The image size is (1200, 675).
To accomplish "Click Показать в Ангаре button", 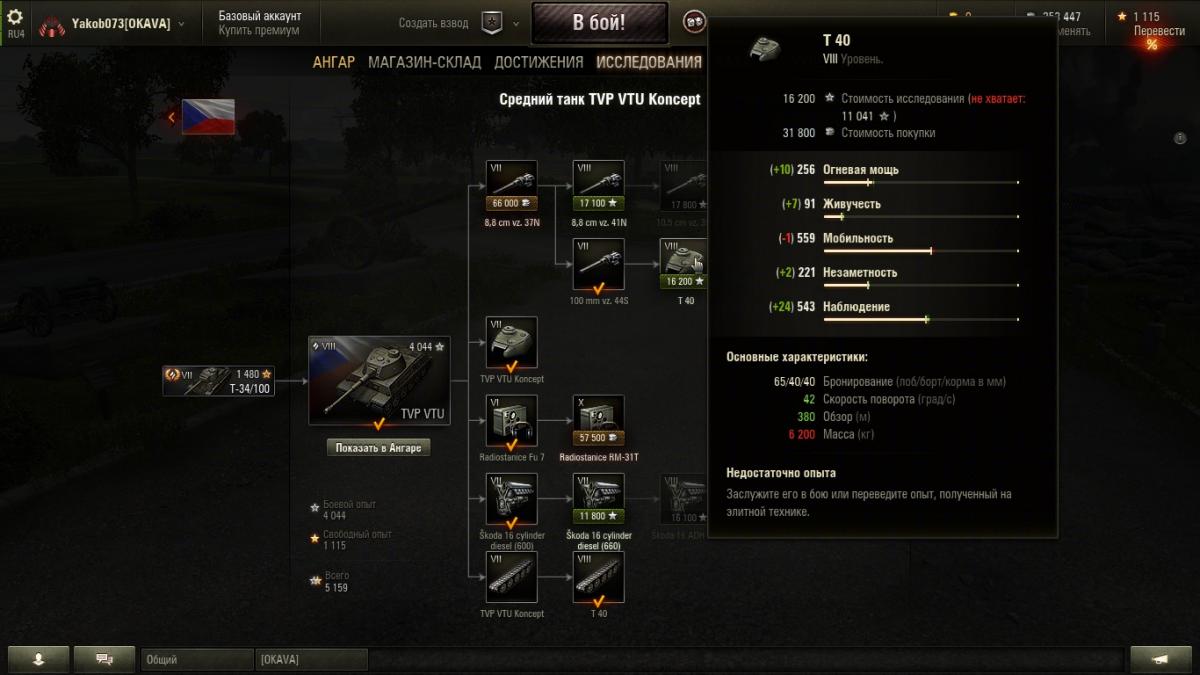I will [x=379, y=448].
